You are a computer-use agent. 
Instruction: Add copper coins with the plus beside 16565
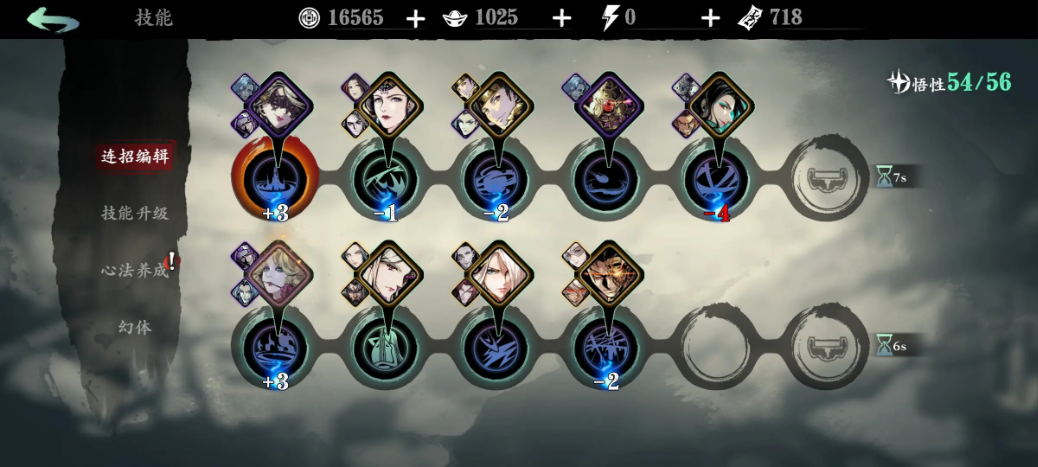pyautogui.click(x=415, y=18)
